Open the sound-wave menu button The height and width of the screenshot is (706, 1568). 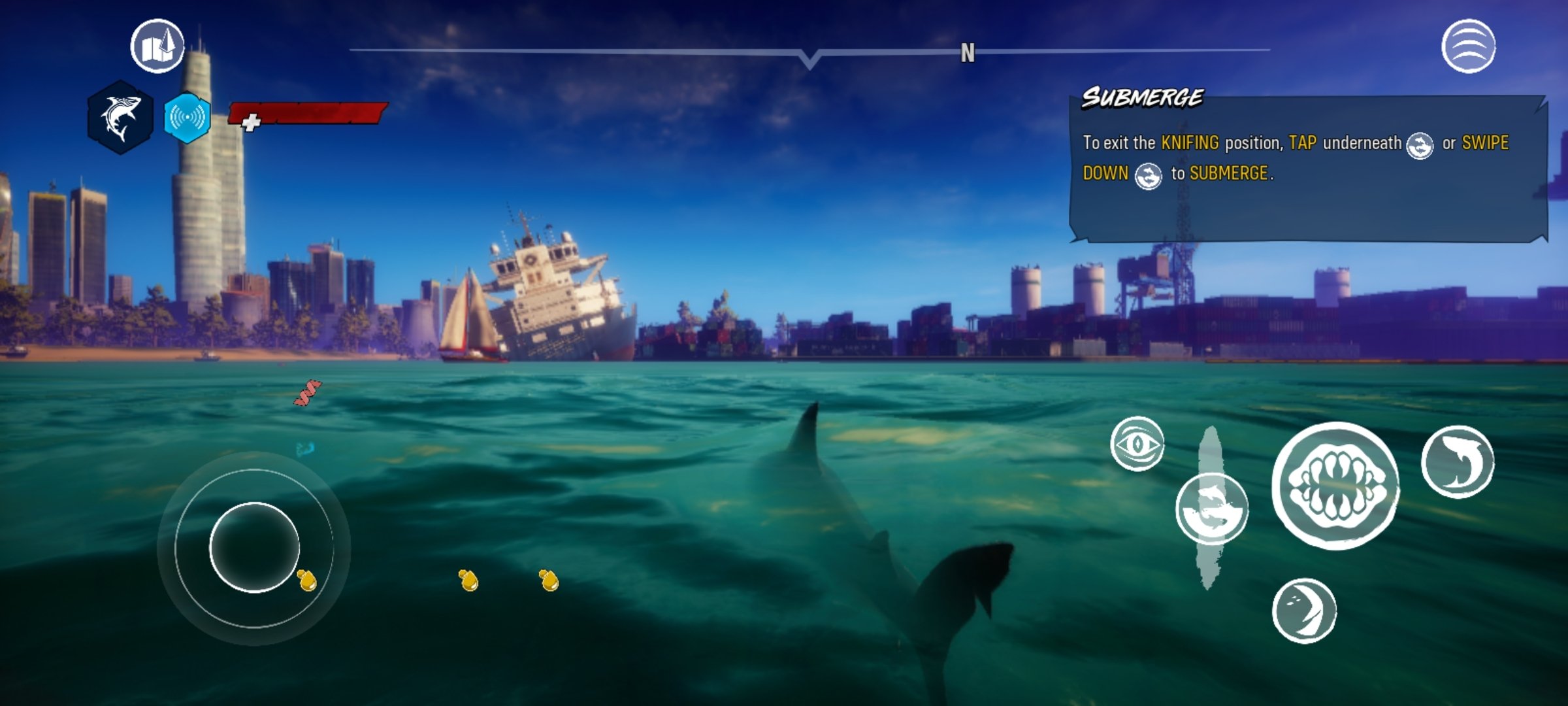(x=1468, y=46)
